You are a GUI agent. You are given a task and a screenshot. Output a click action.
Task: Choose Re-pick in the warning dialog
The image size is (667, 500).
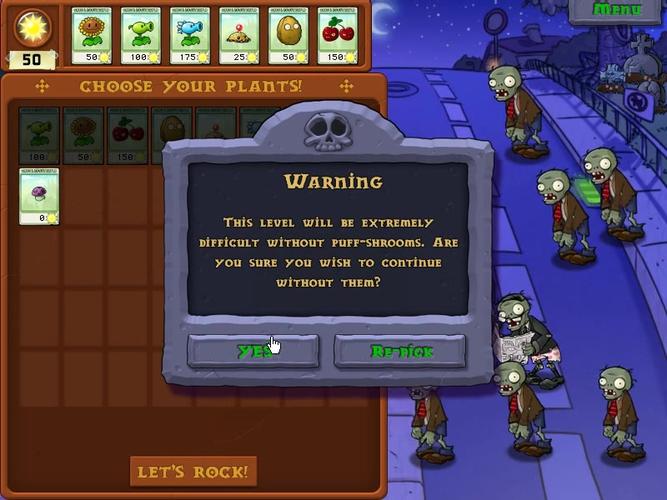tap(399, 351)
